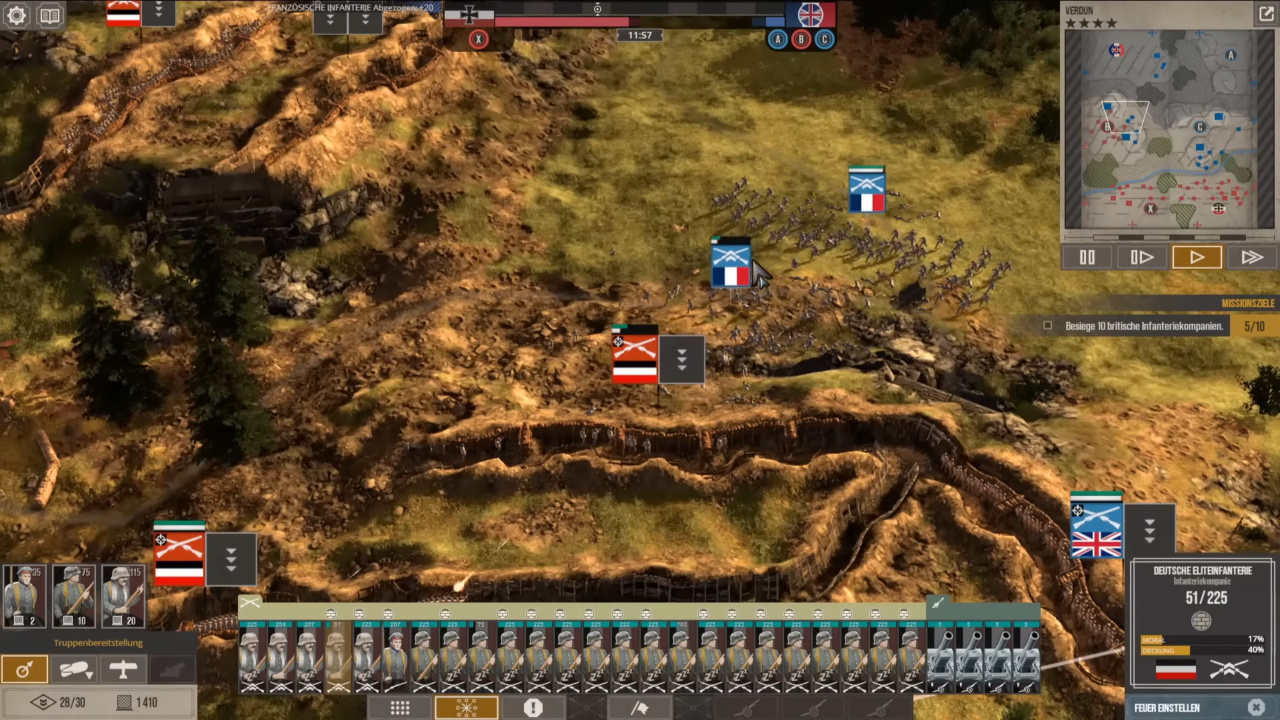Open the aircraft support tab
This screenshot has height=720, width=1280.
pyautogui.click(x=122, y=670)
